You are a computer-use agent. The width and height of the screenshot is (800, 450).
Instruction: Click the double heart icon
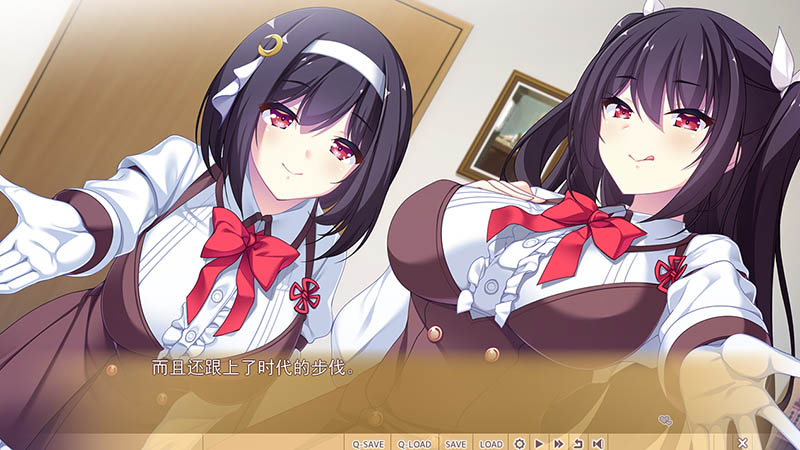tap(664, 419)
